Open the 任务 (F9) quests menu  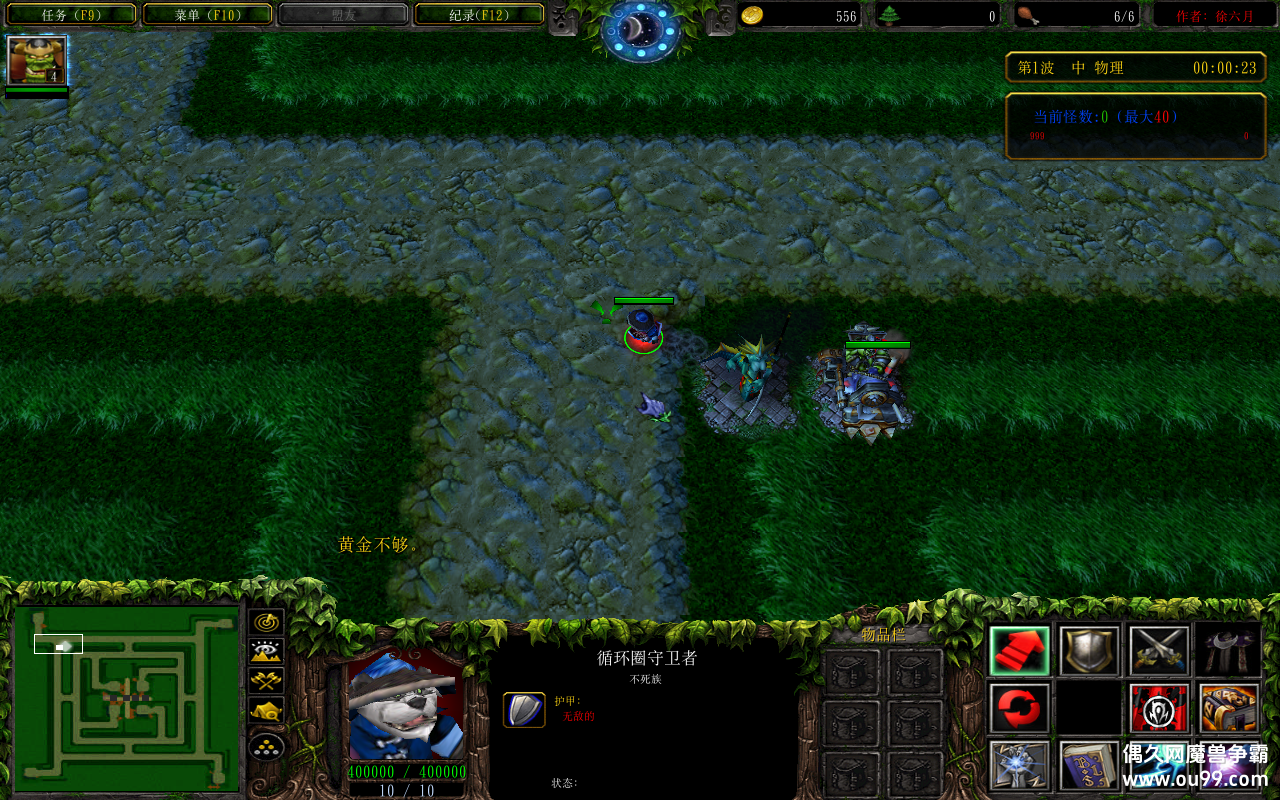[x=70, y=14]
